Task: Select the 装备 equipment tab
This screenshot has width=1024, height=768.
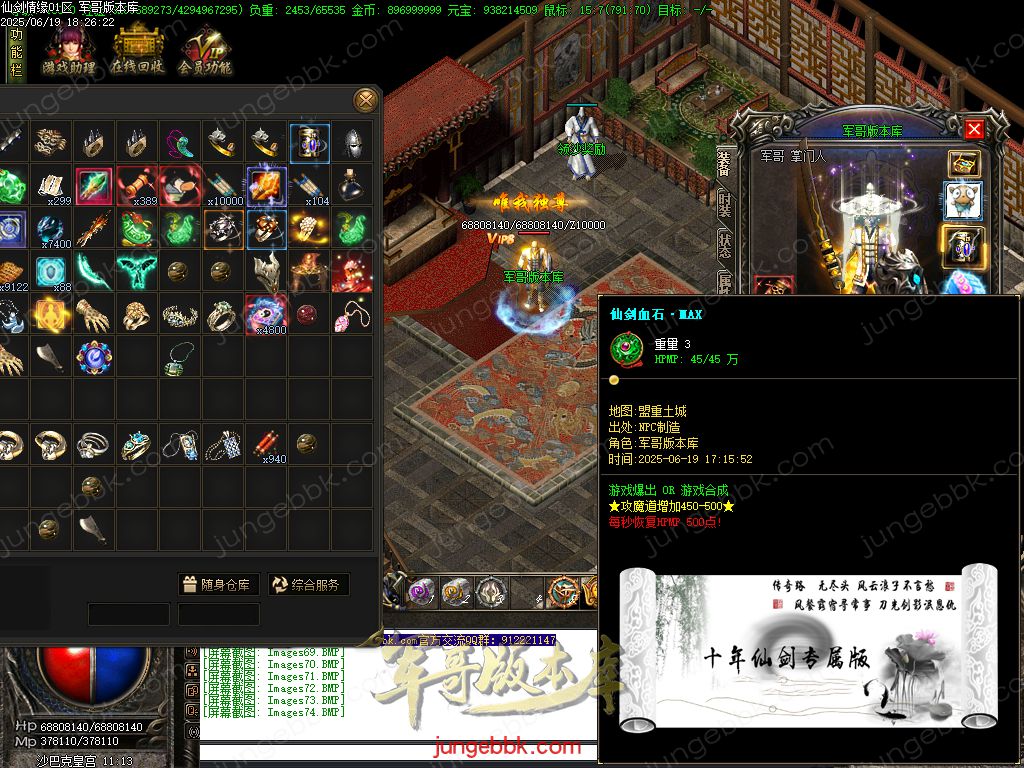Action: coord(725,160)
